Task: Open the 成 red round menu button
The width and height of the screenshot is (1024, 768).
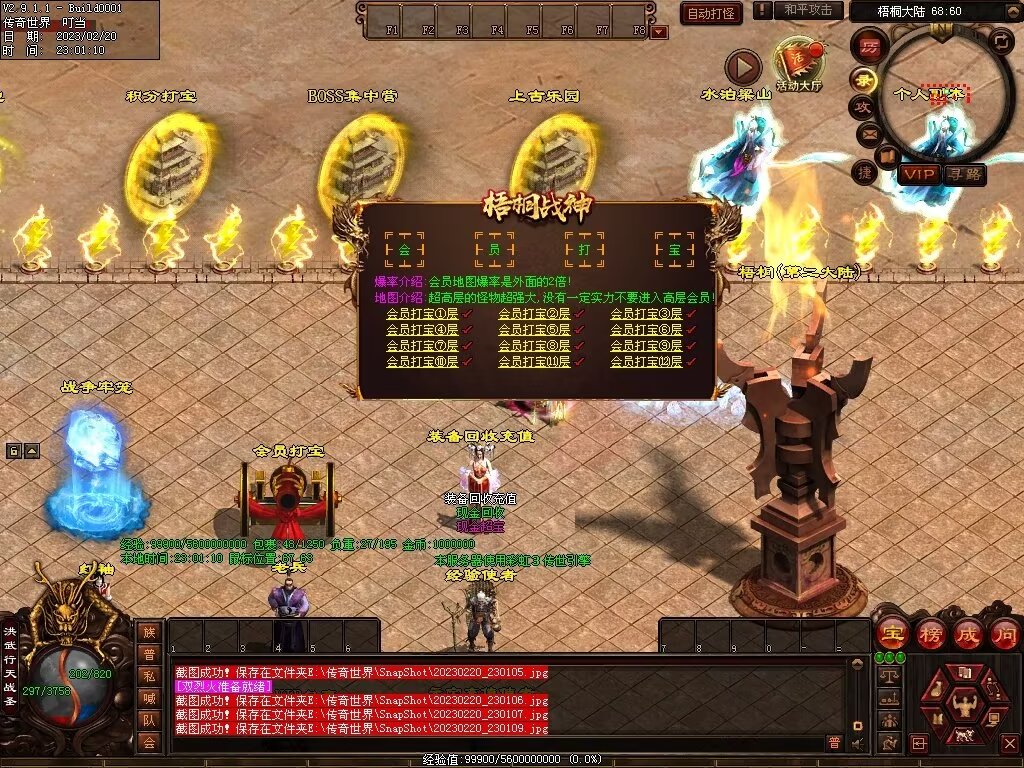Action: (x=968, y=633)
